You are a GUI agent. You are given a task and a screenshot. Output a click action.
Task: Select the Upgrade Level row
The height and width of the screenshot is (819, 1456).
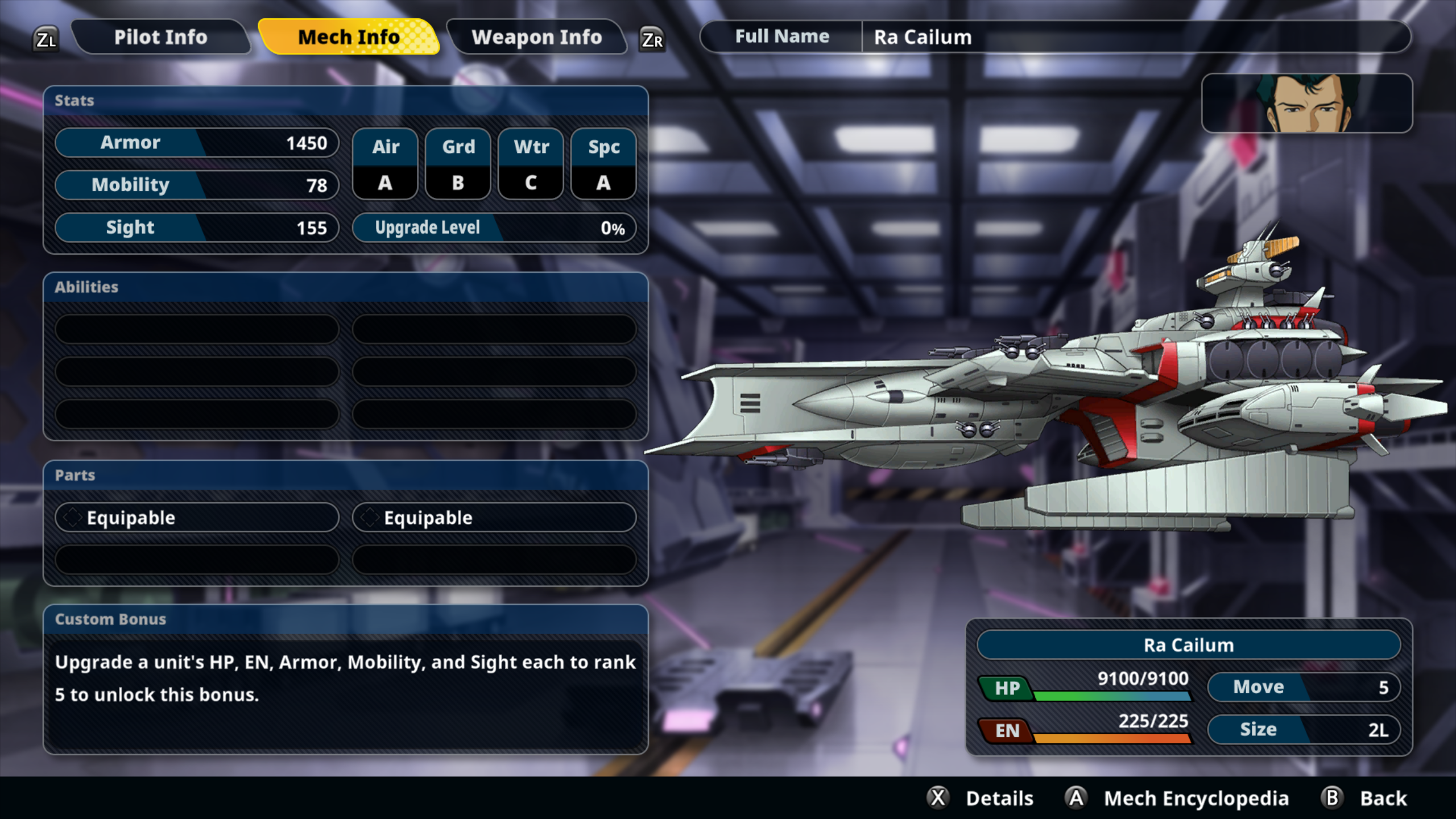tap(494, 228)
